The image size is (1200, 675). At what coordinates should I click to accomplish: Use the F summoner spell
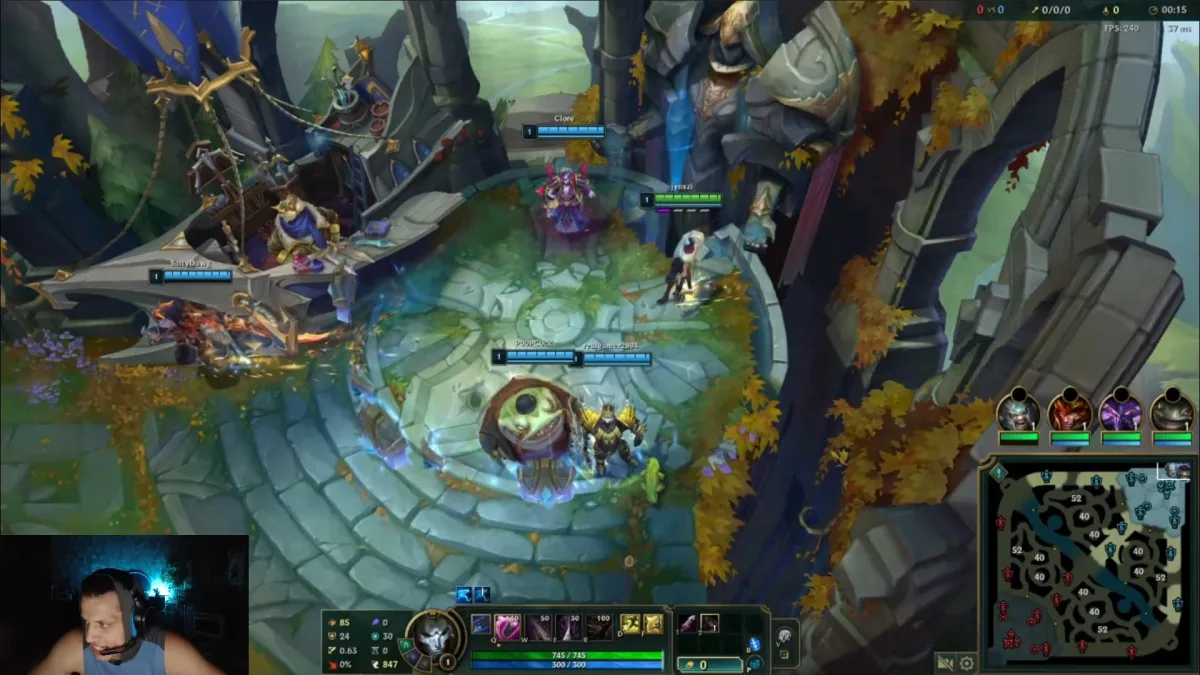pyautogui.click(x=653, y=625)
